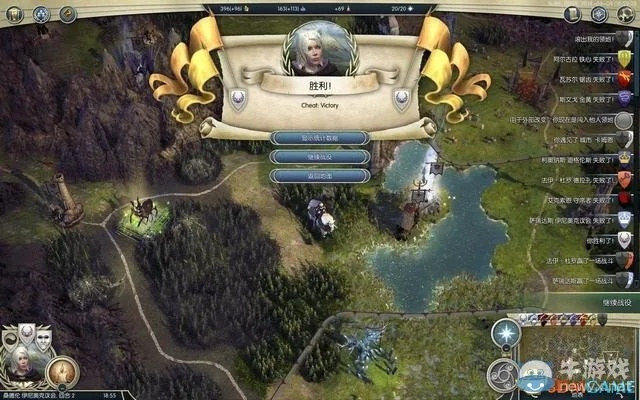Click the round torch icon beside the hero portrait

(62, 372)
